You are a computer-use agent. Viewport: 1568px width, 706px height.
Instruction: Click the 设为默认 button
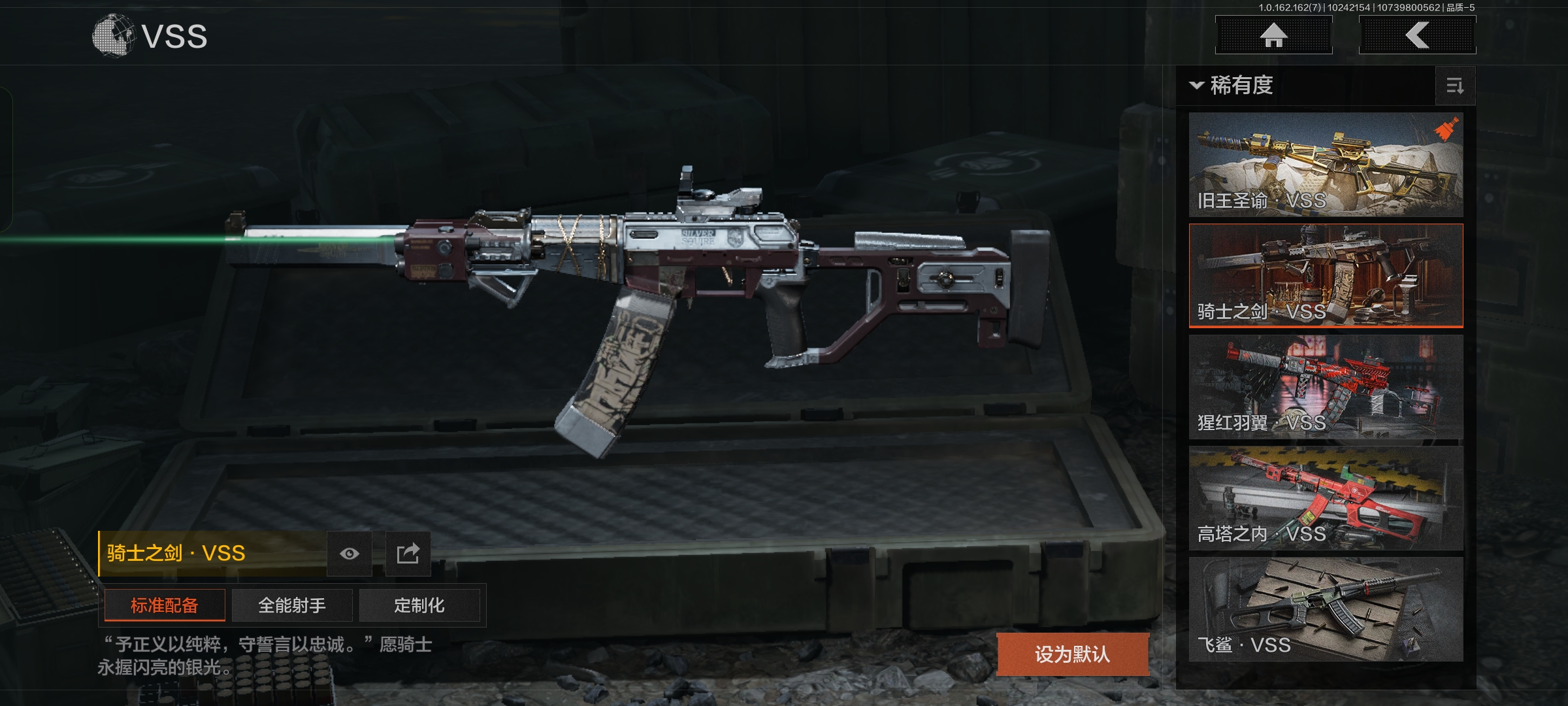point(1072,654)
